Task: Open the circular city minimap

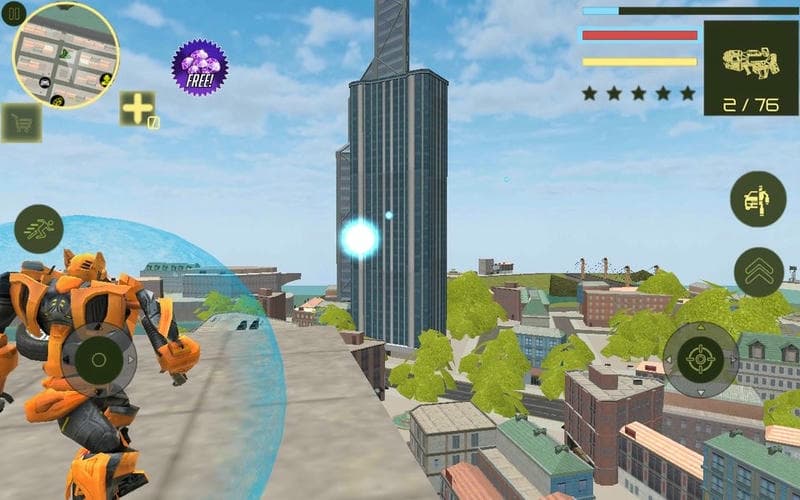Action: 66,56
